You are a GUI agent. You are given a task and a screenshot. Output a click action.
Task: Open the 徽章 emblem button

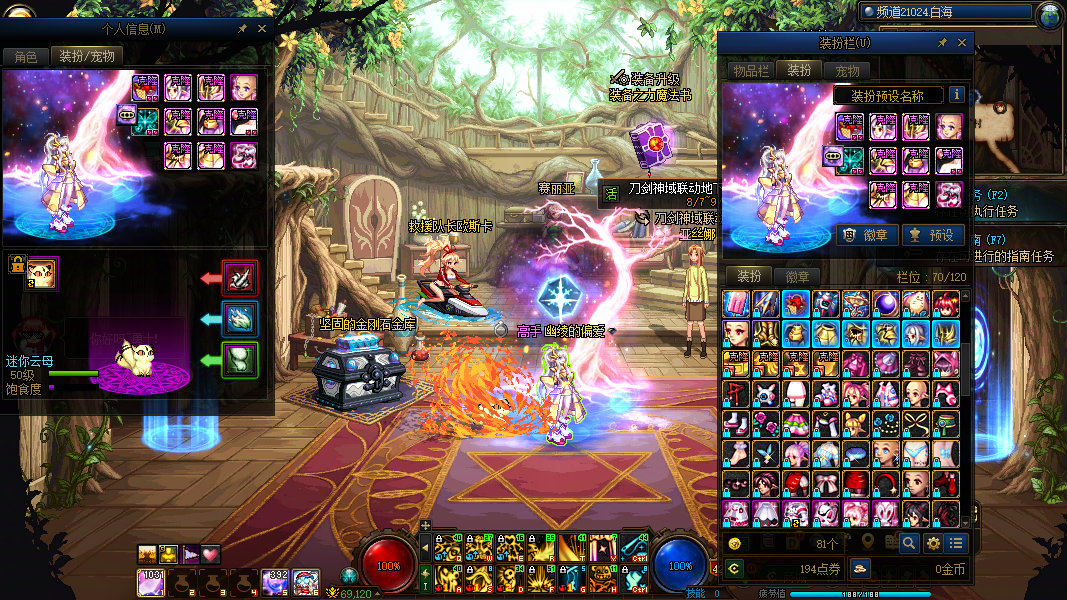[x=866, y=235]
